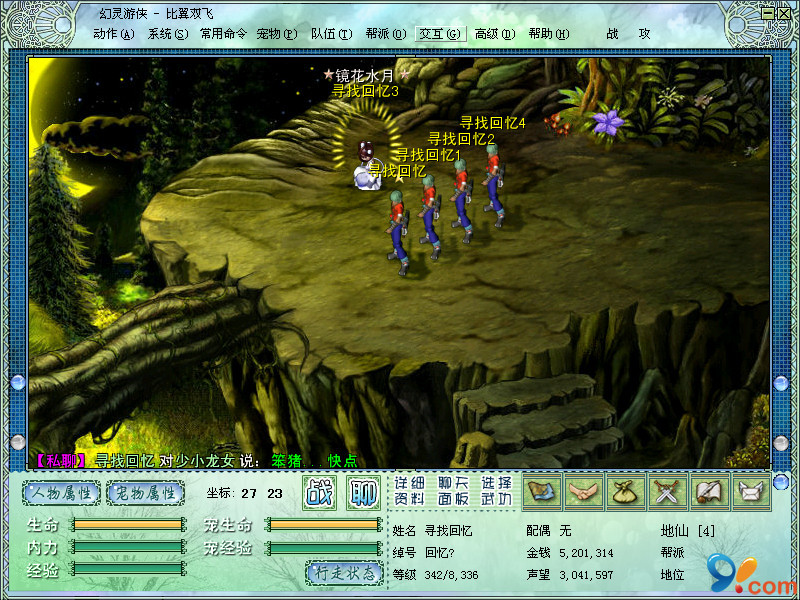Open the 系统 (System) menu
Image resolution: width=800 pixels, height=600 pixels.
coord(167,33)
